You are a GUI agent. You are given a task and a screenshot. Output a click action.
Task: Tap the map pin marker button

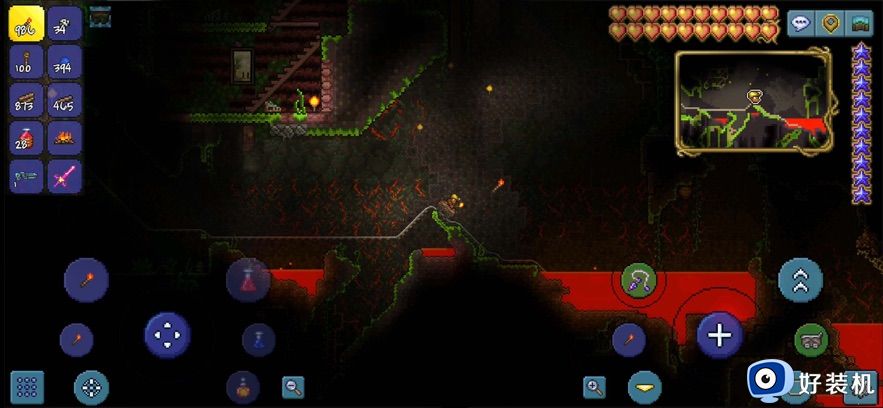tap(829, 24)
